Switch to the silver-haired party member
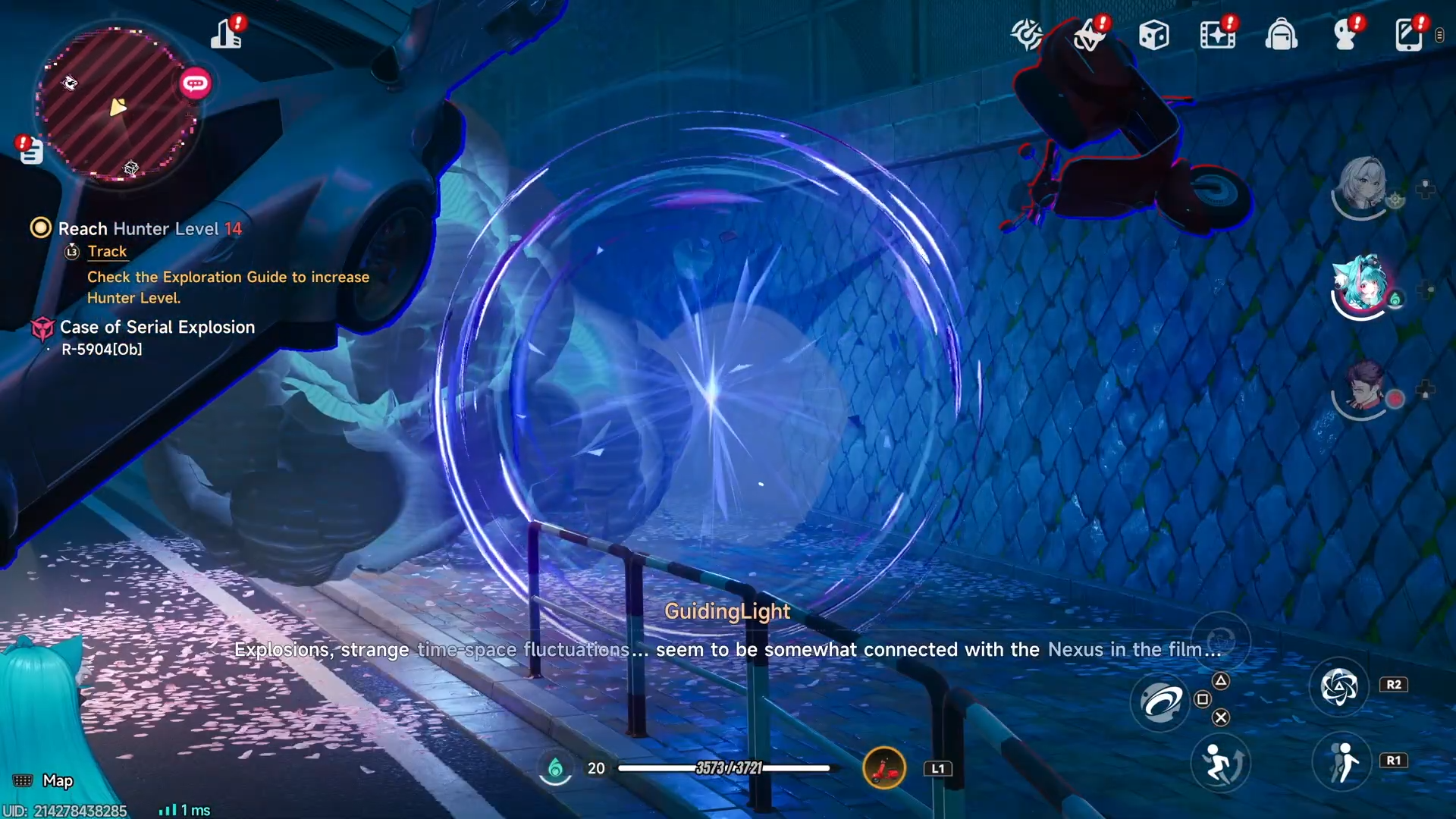This screenshot has height=819, width=1456. point(1362,184)
